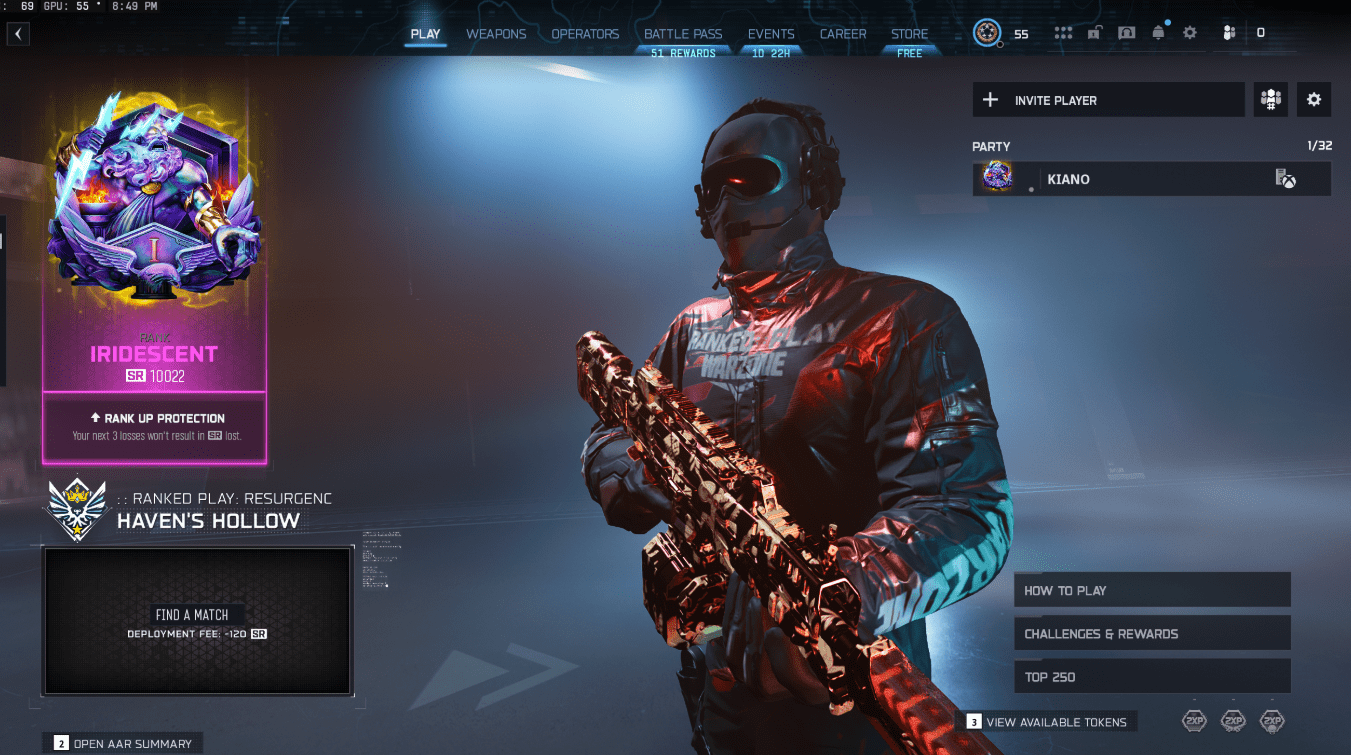Open the Store tab
This screenshot has height=755, width=1351.
(x=909, y=34)
